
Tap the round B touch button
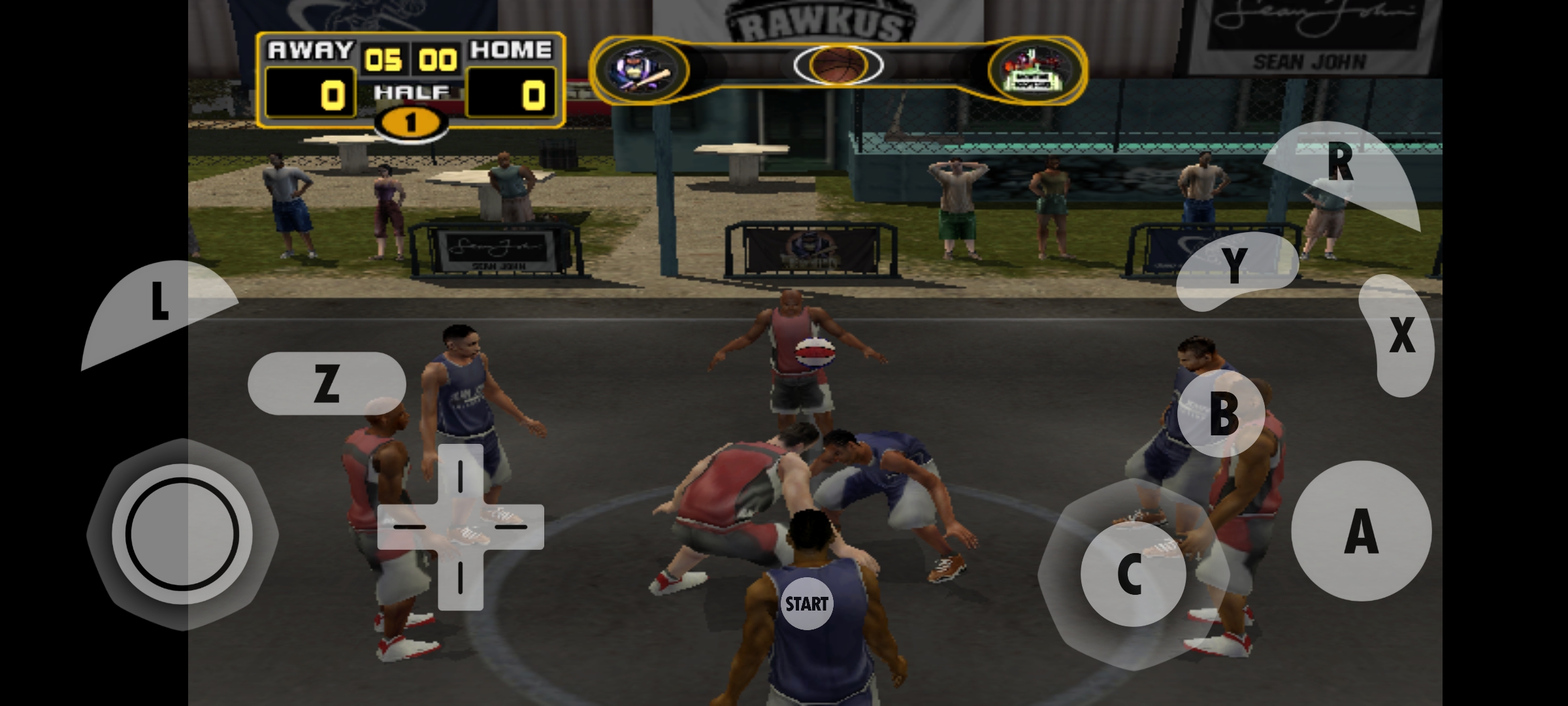pyautogui.click(x=1222, y=413)
